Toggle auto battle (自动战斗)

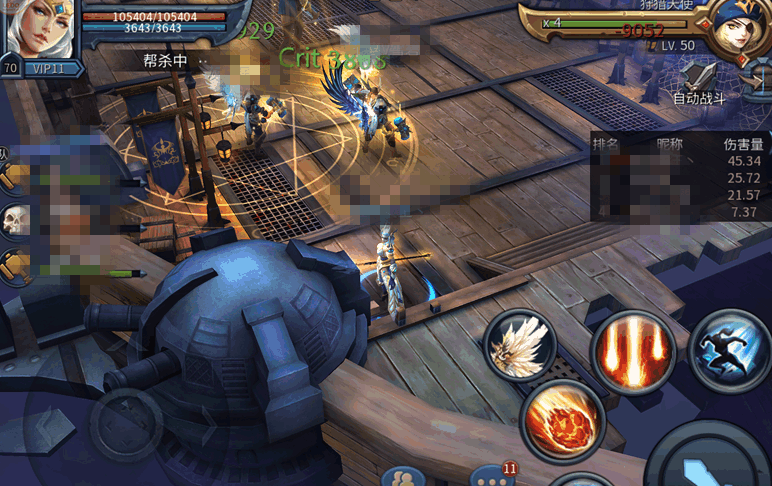(x=699, y=81)
